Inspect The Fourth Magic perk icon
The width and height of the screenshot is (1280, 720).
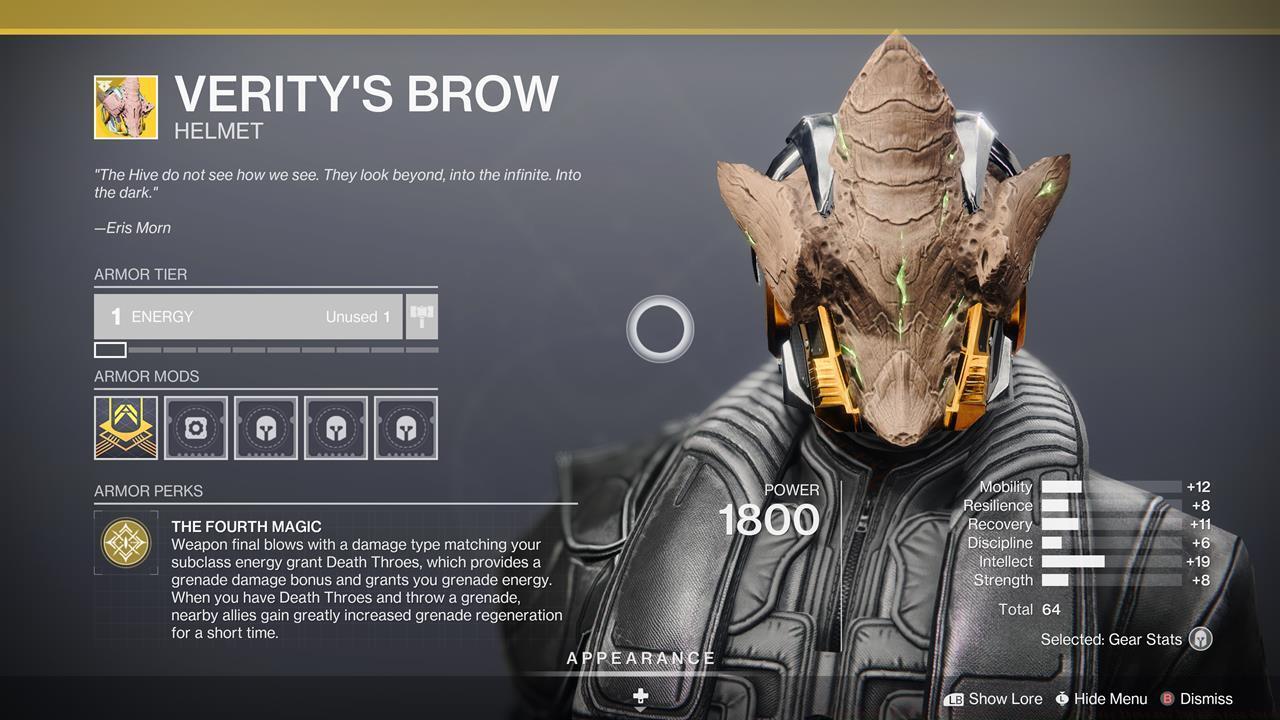tap(127, 542)
